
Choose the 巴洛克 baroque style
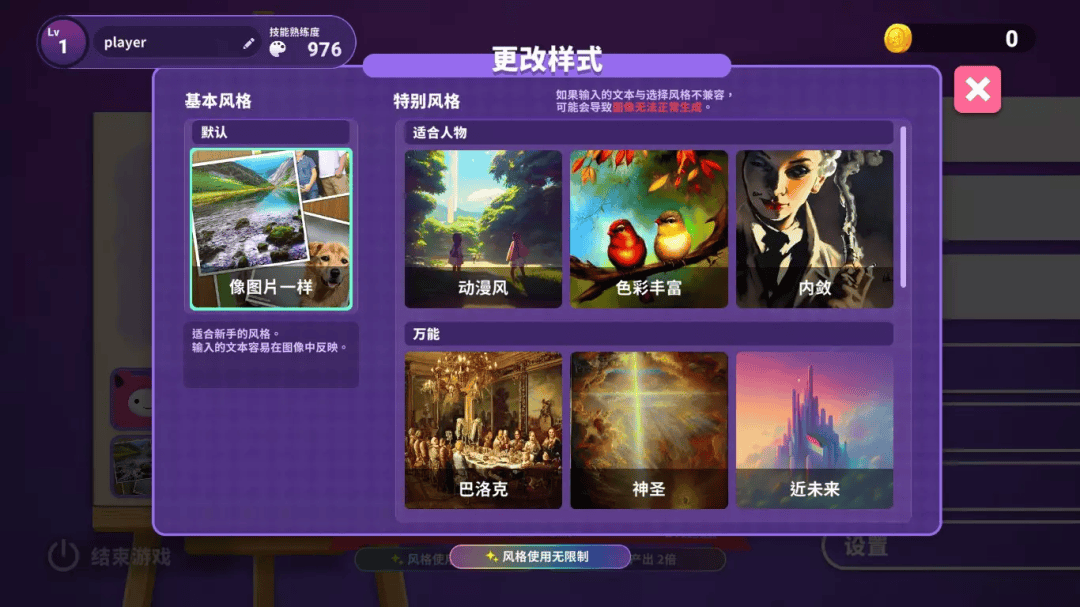483,430
